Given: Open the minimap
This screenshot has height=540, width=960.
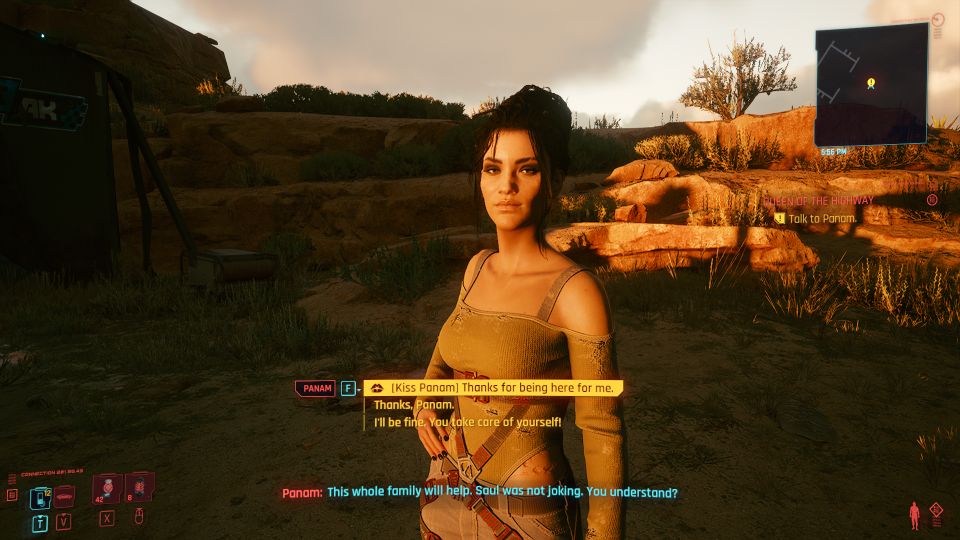Looking at the screenshot, I should pyautogui.click(x=870, y=85).
